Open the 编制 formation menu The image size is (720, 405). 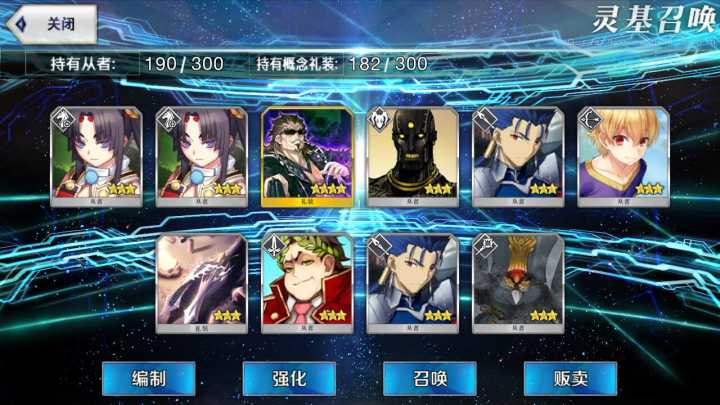(x=148, y=378)
